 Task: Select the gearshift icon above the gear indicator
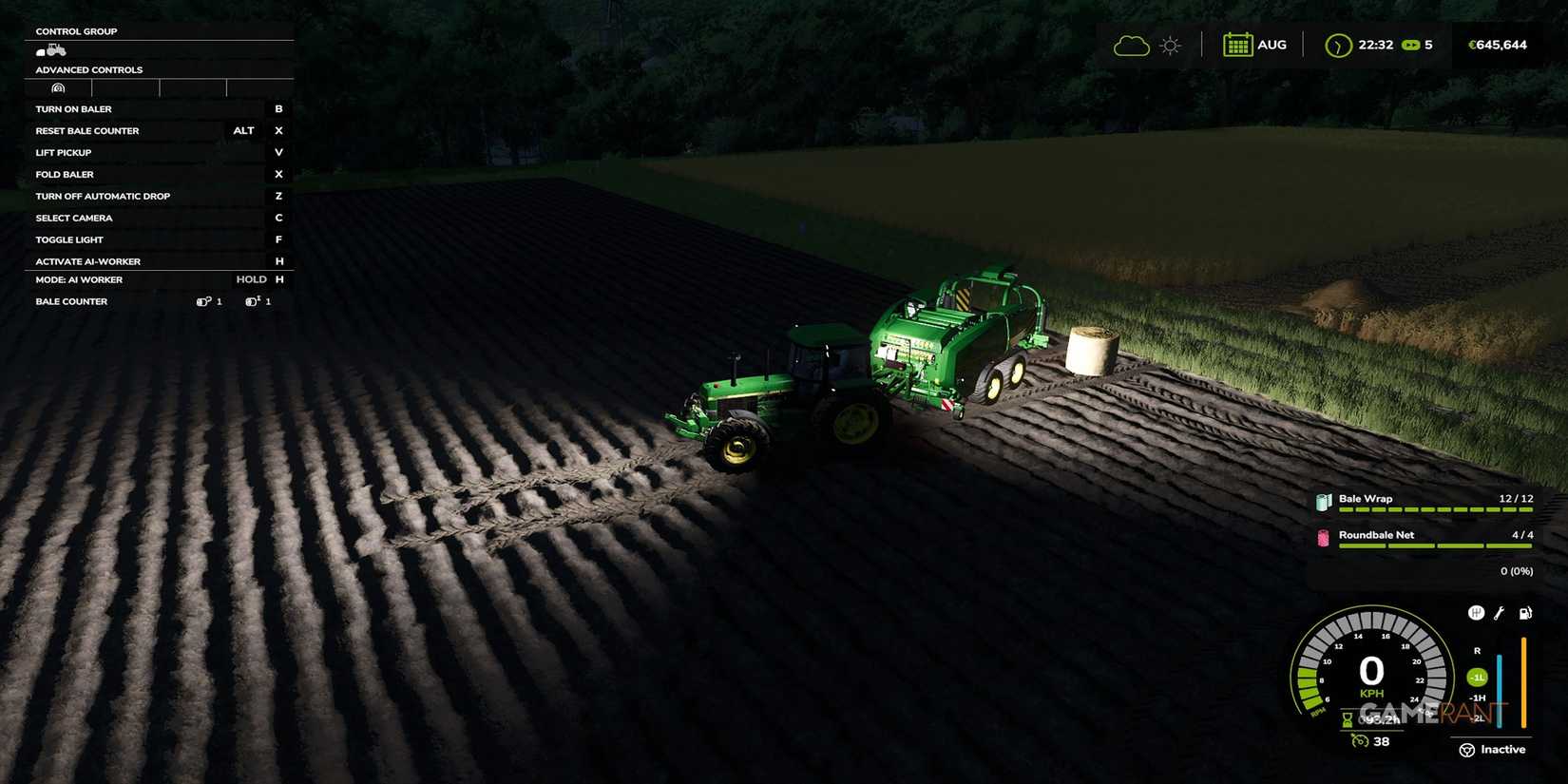(1477, 613)
